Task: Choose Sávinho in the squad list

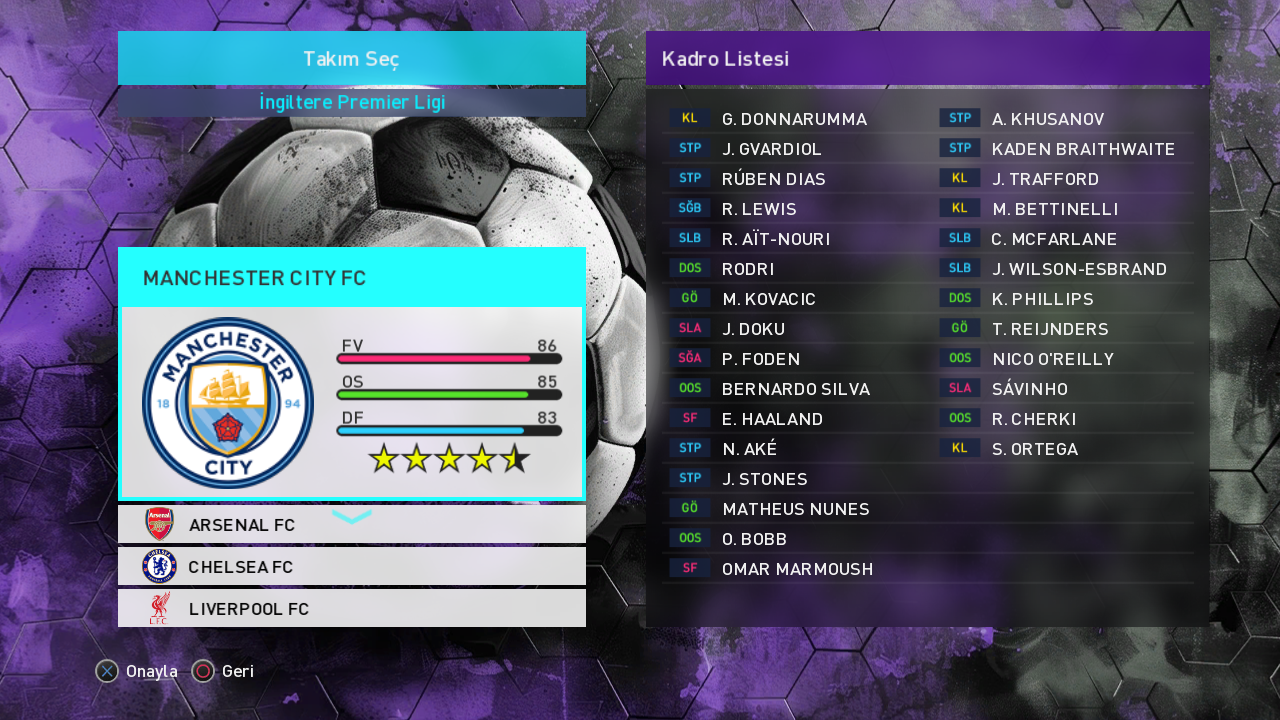Action: (x=1030, y=389)
